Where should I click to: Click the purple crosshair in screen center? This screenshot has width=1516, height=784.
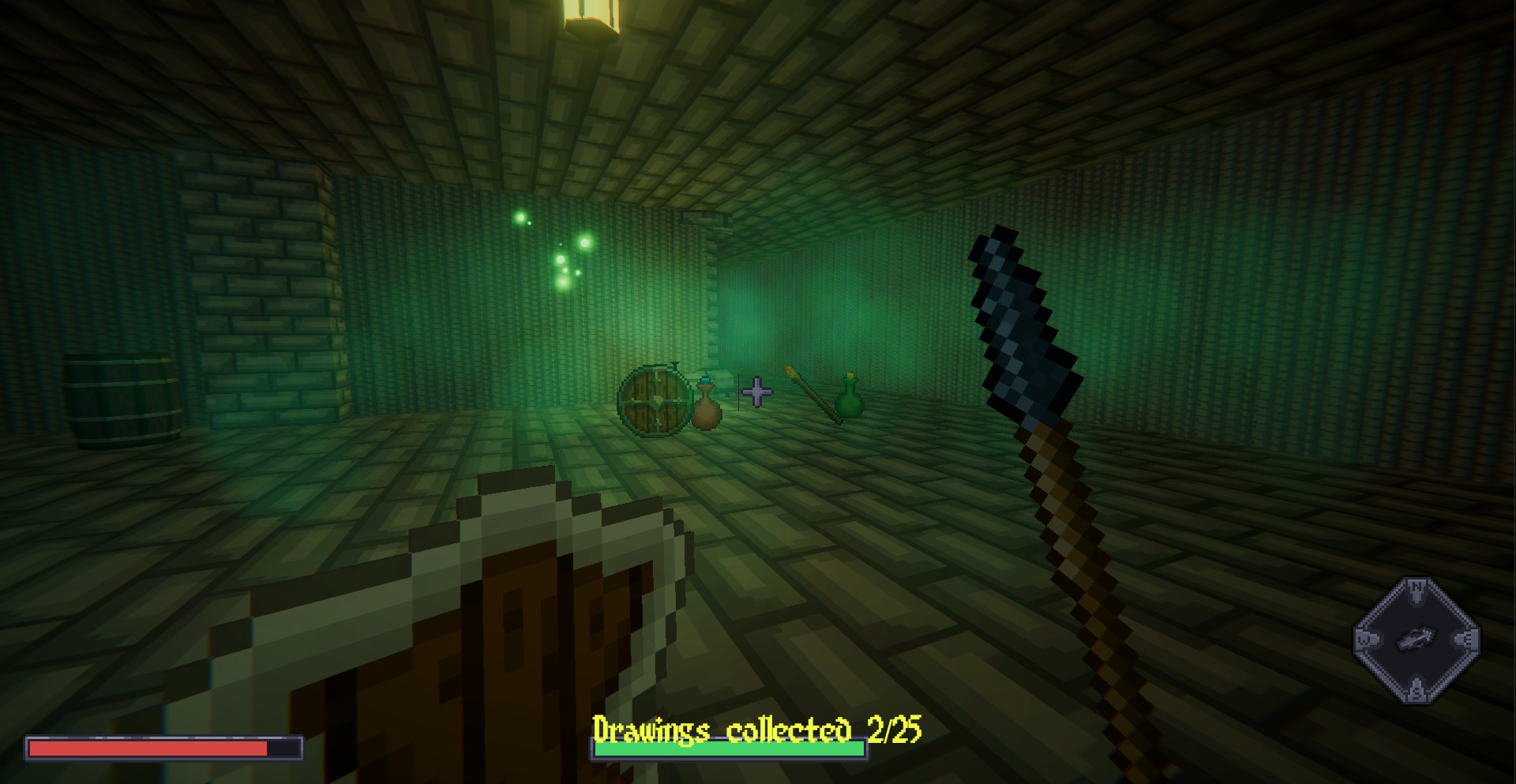(756, 392)
